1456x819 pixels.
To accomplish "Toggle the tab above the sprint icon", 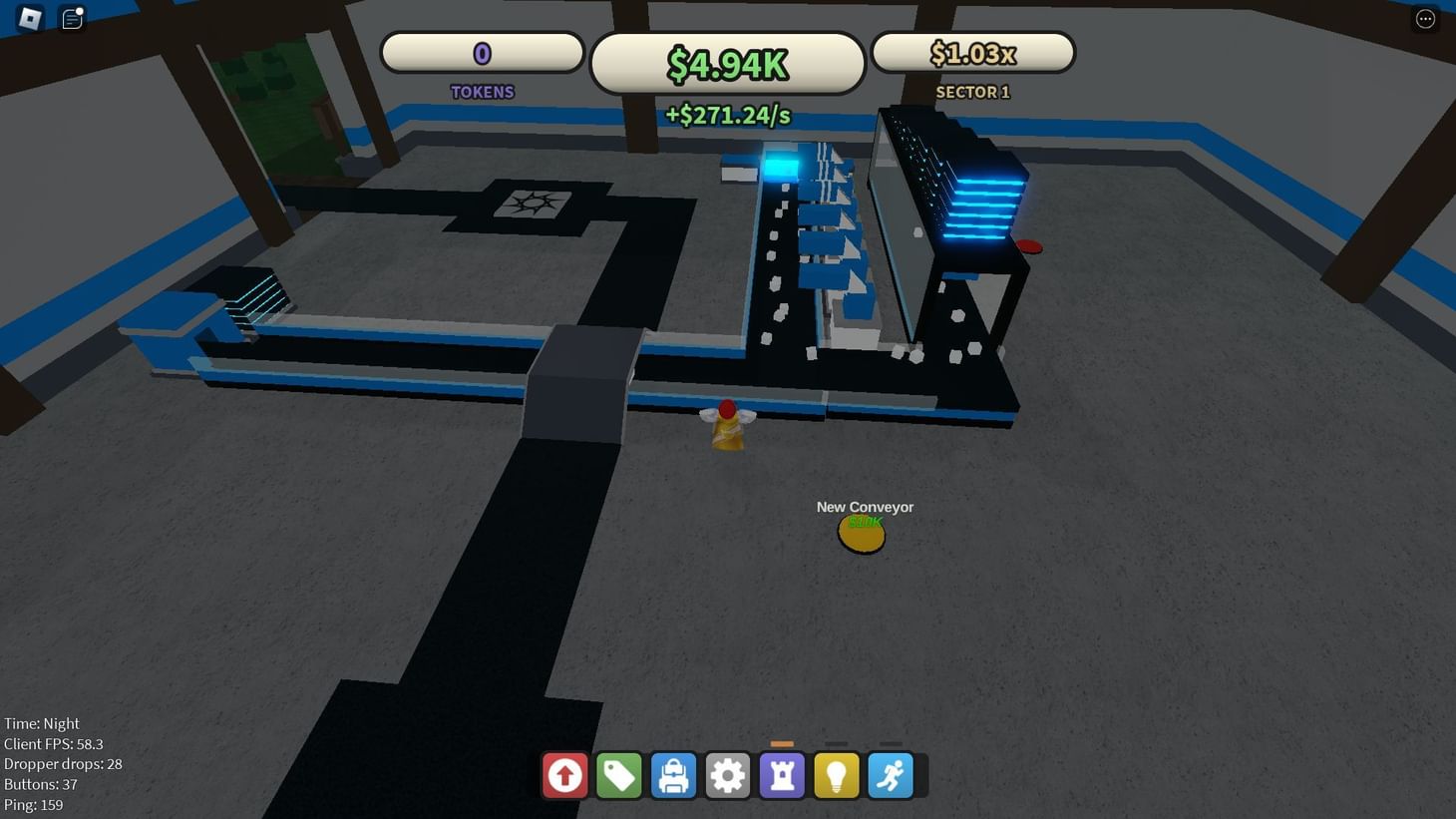I will tap(890, 743).
